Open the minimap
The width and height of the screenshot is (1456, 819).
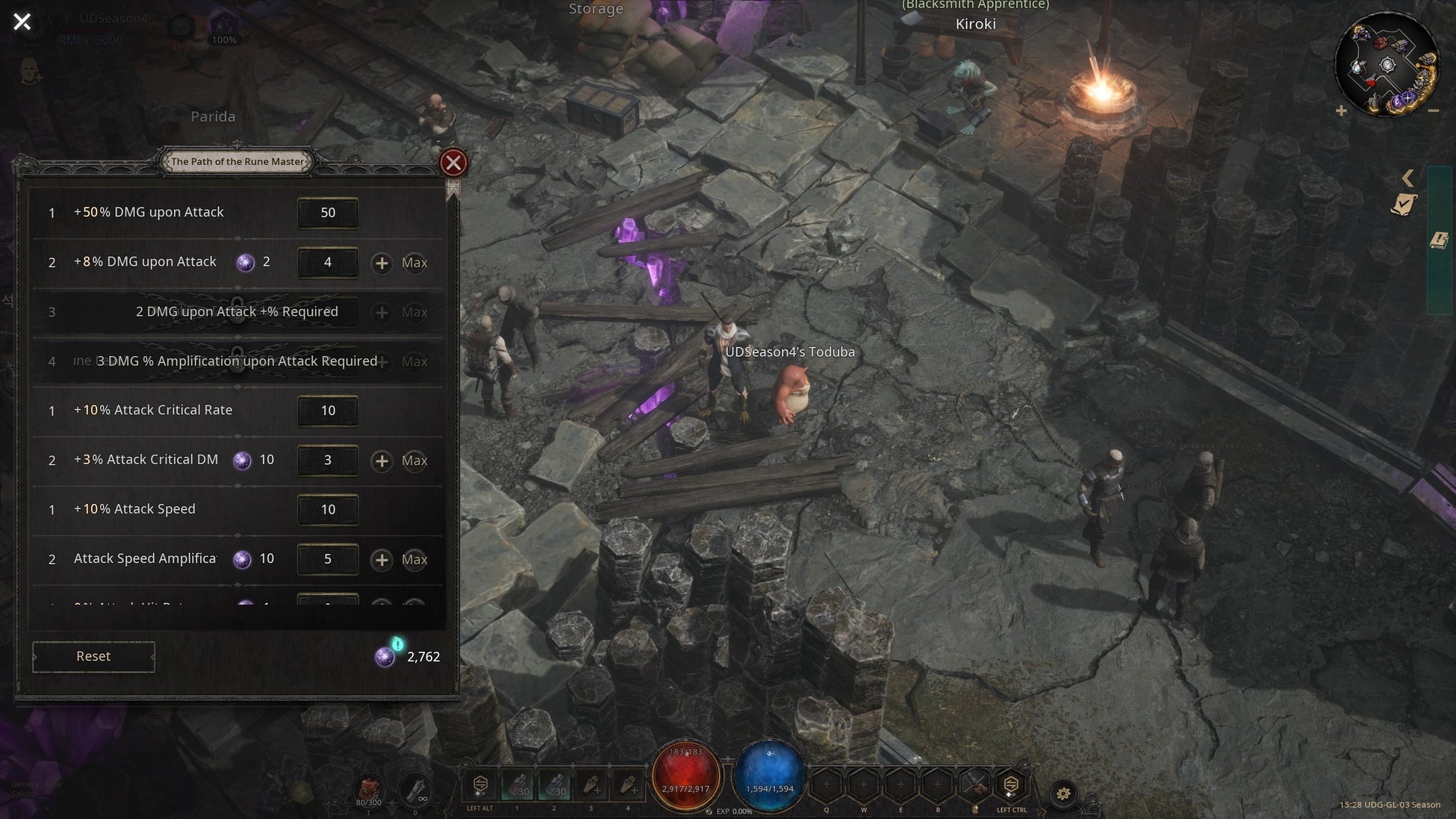point(1387,65)
